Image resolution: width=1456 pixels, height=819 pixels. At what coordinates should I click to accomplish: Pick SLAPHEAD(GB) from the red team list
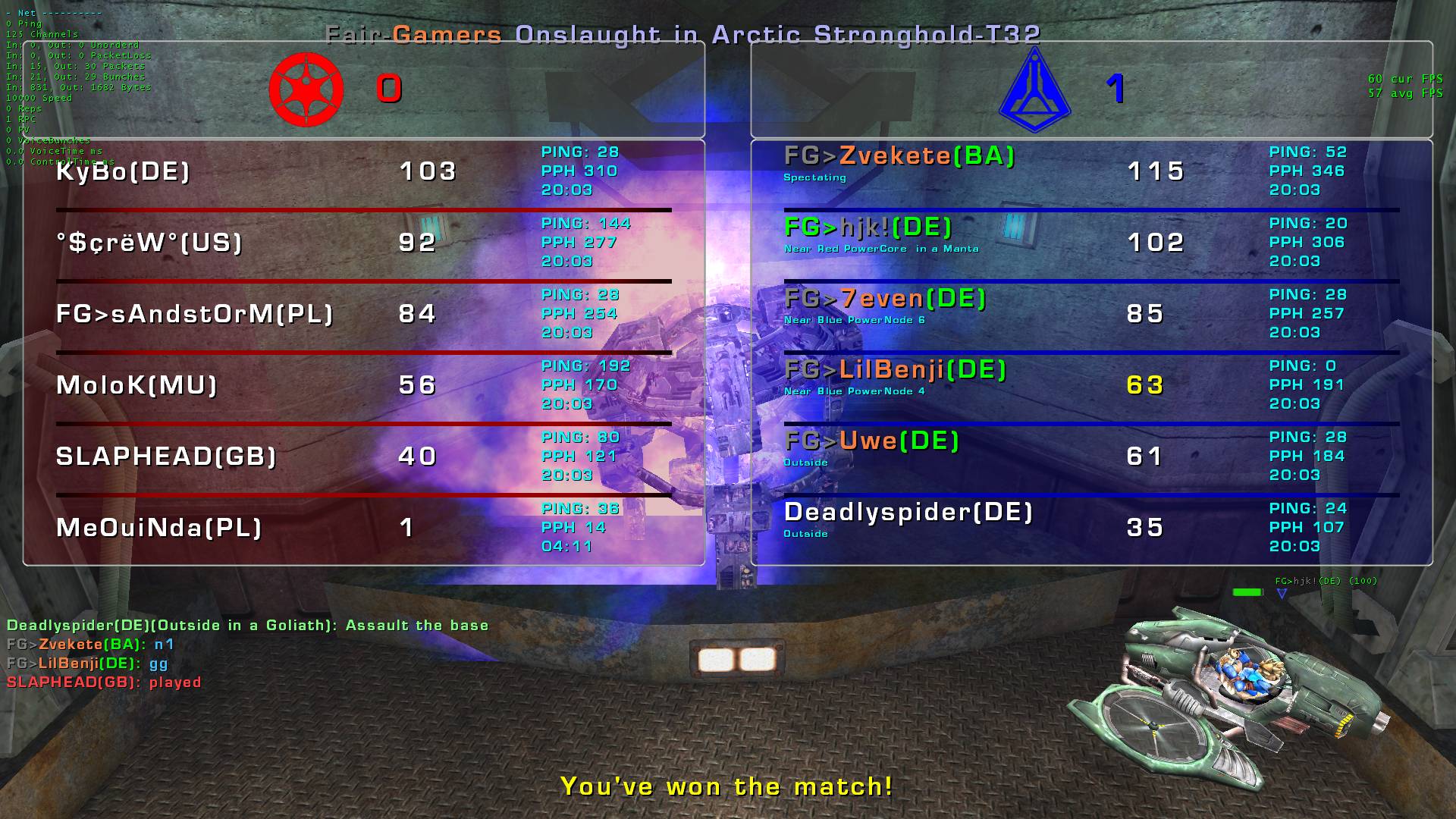[165, 457]
